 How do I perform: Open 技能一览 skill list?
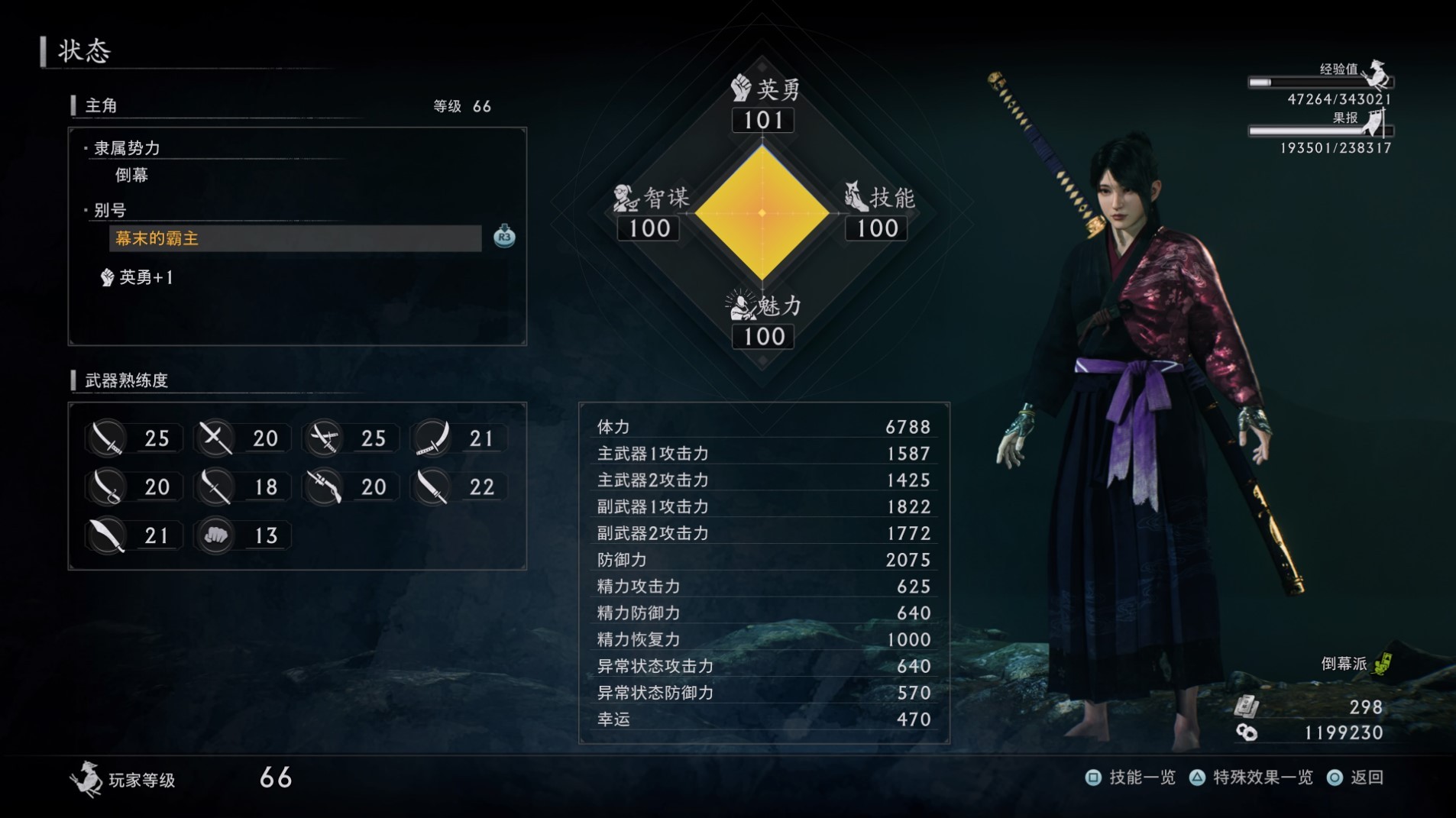(1132, 778)
